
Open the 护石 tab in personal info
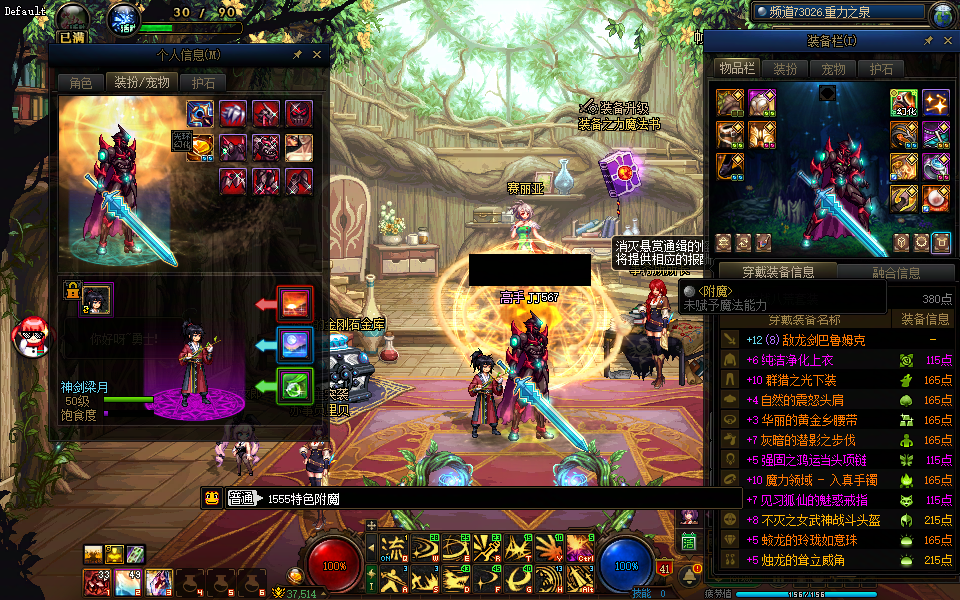[203, 82]
